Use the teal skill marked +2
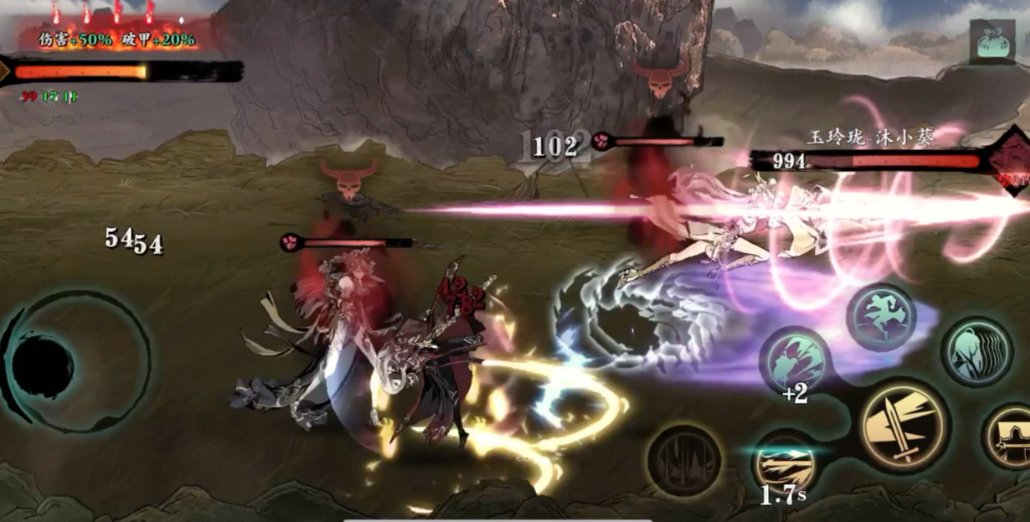The height and width of the screenshot is (522, 1030). coord(795,358)
